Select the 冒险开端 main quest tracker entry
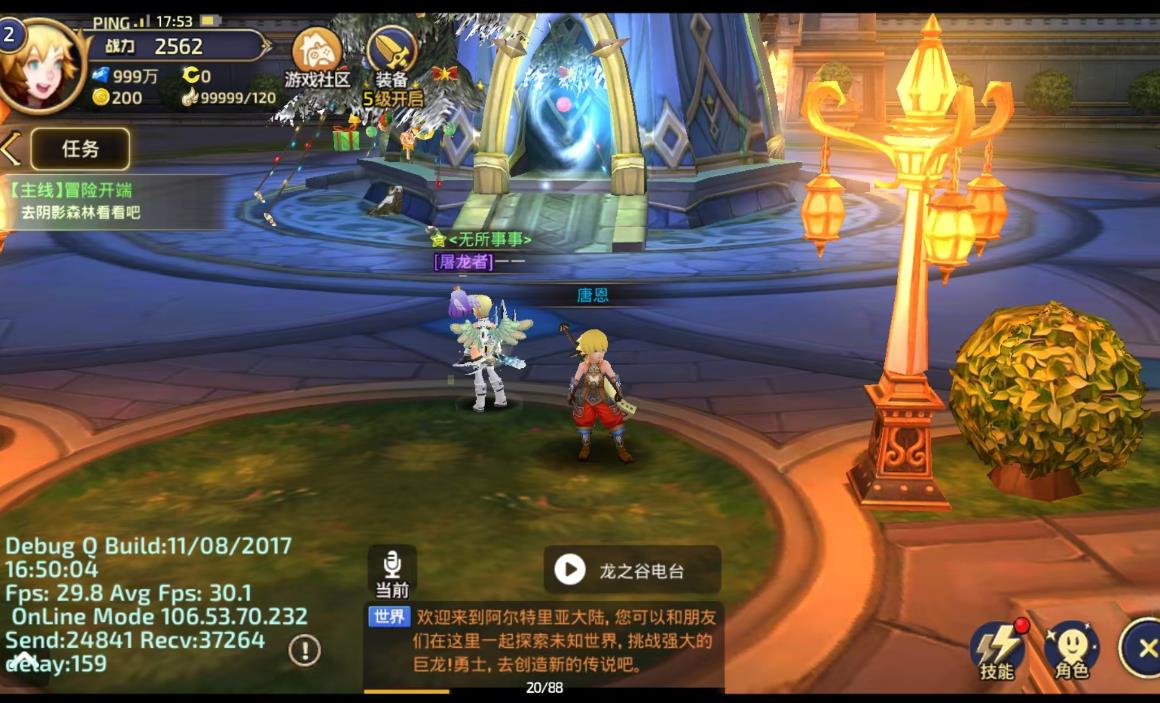 tap(112, 201)
